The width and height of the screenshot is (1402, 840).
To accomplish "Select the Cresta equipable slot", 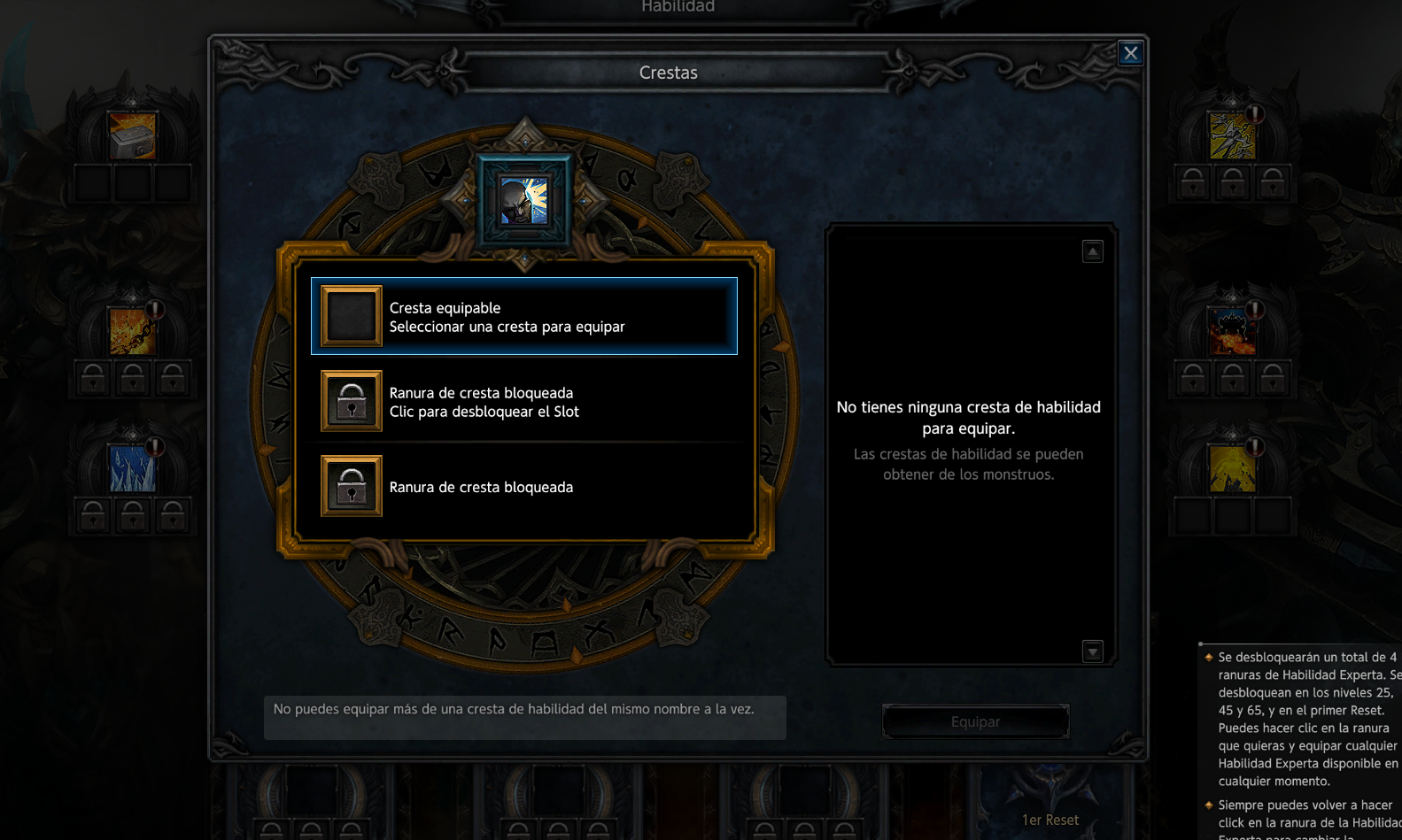I will [523, 316].
